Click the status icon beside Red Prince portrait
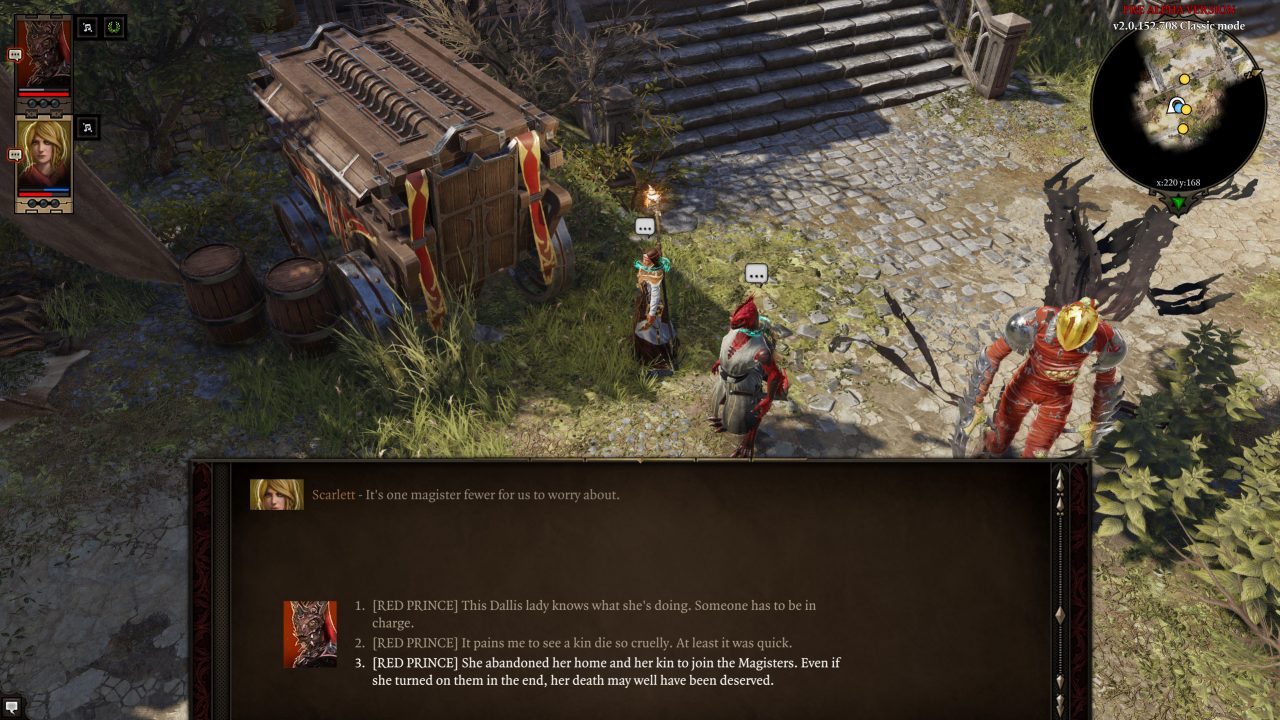The image size is (1280, 720). click(x=87, y=28)
